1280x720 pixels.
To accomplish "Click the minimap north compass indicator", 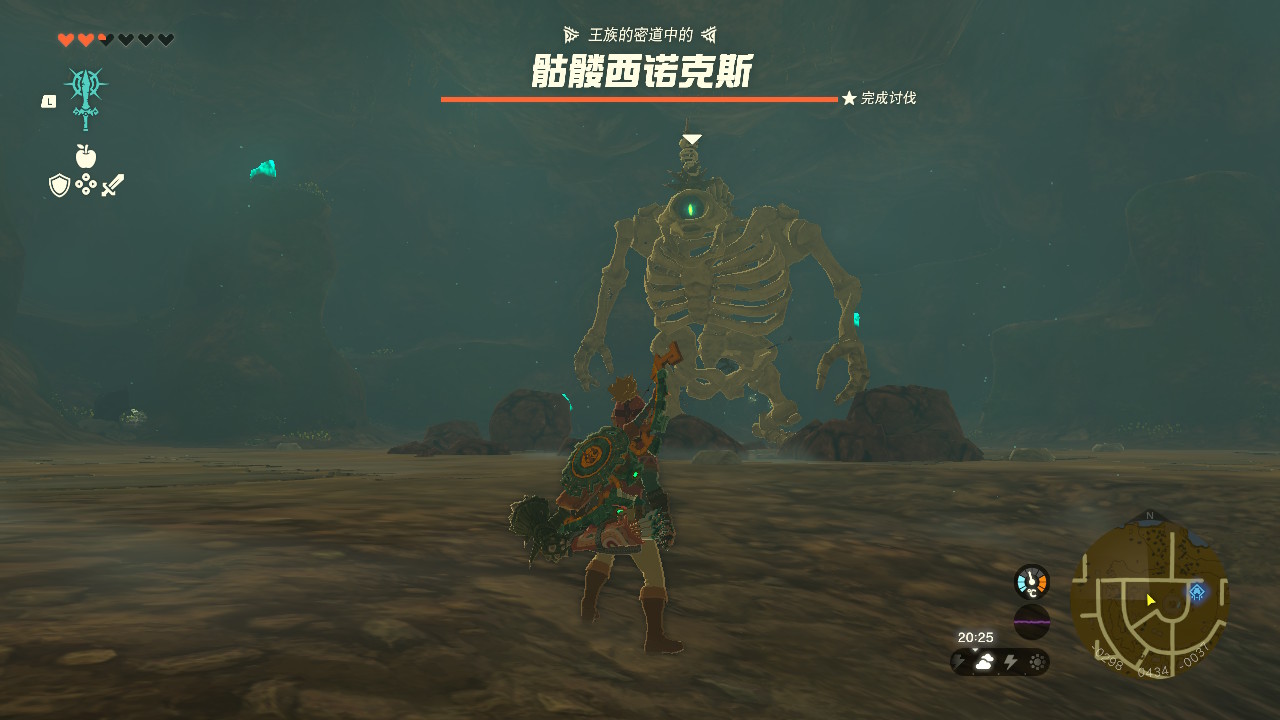I will (1149, 516).
